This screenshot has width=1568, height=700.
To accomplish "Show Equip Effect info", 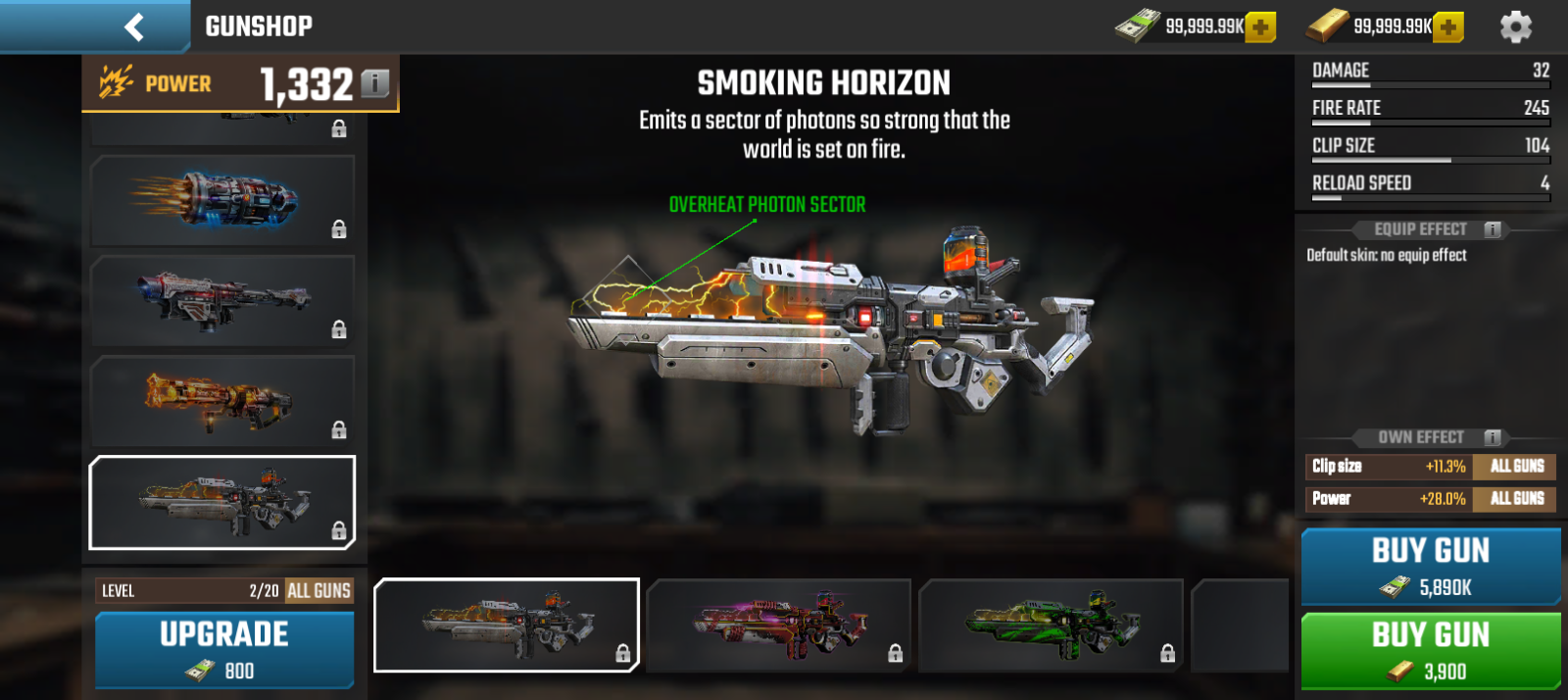I will [1493, 229].
